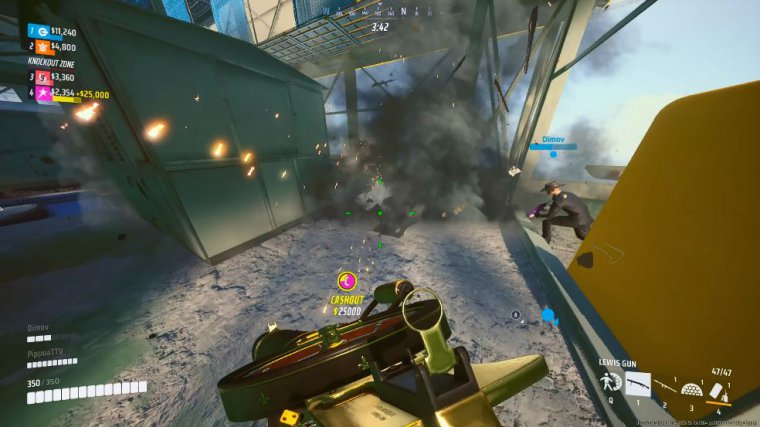Viewport: 760px width, 427px height.
Task: Select the orange second-place team icon
Action: (x=43, y=46)
